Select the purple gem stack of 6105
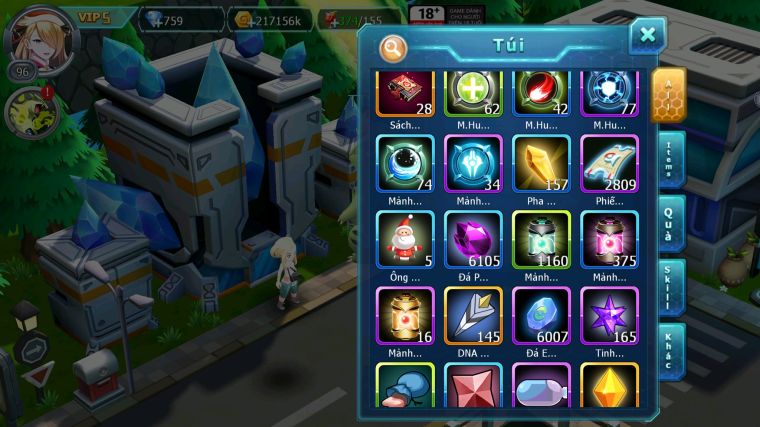Viewport: 760px width, 427px height. tap(473, 239)
